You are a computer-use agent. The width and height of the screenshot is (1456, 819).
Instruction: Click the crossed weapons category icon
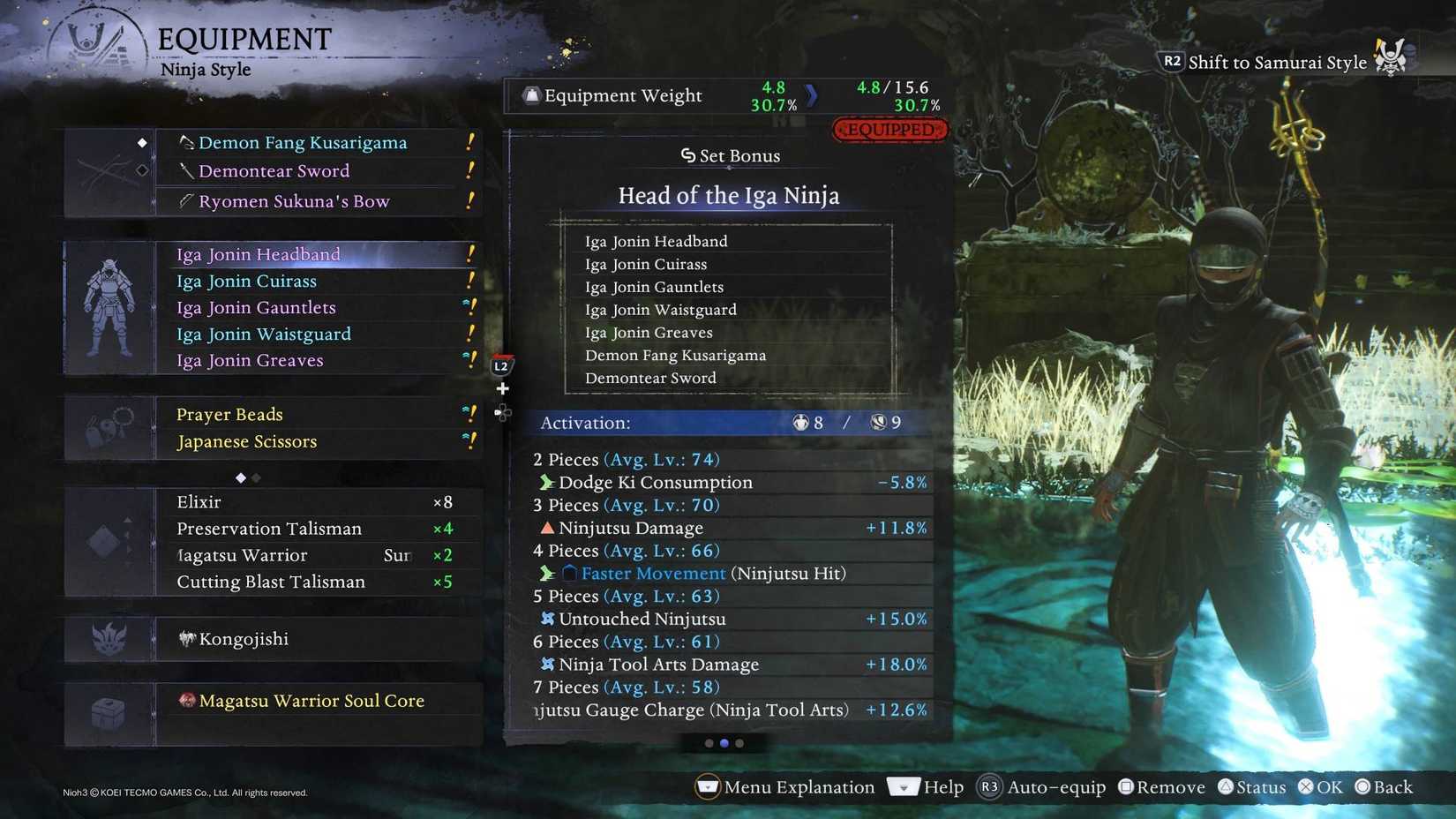(105, 170)
